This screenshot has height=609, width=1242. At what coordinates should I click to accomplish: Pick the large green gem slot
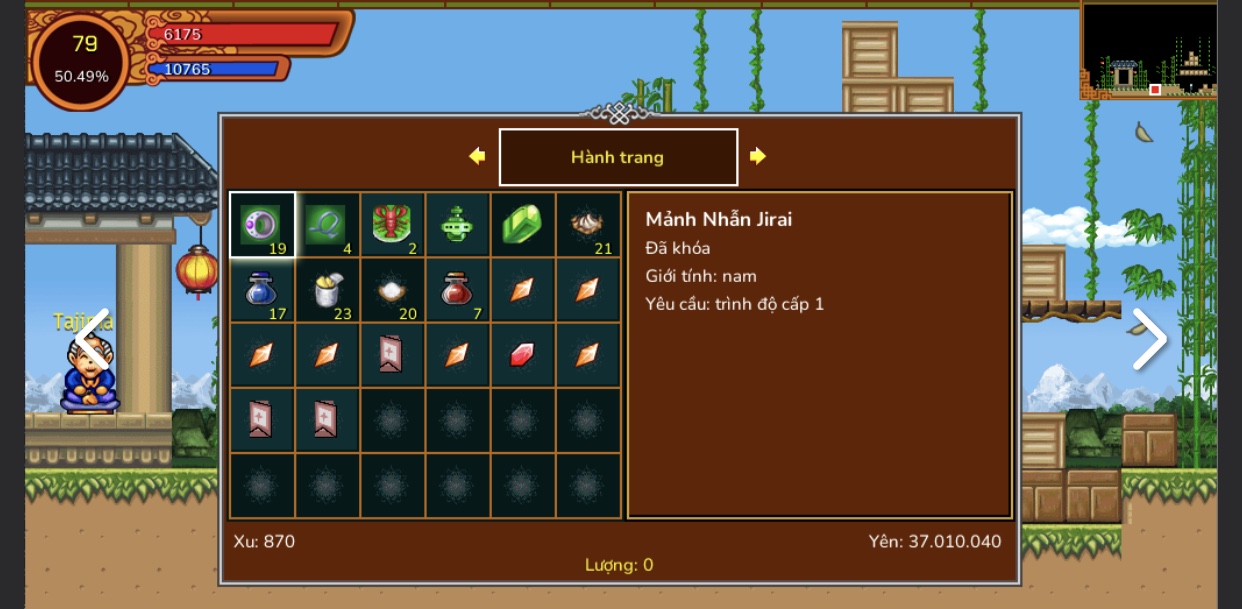click(x=522, y=225)
